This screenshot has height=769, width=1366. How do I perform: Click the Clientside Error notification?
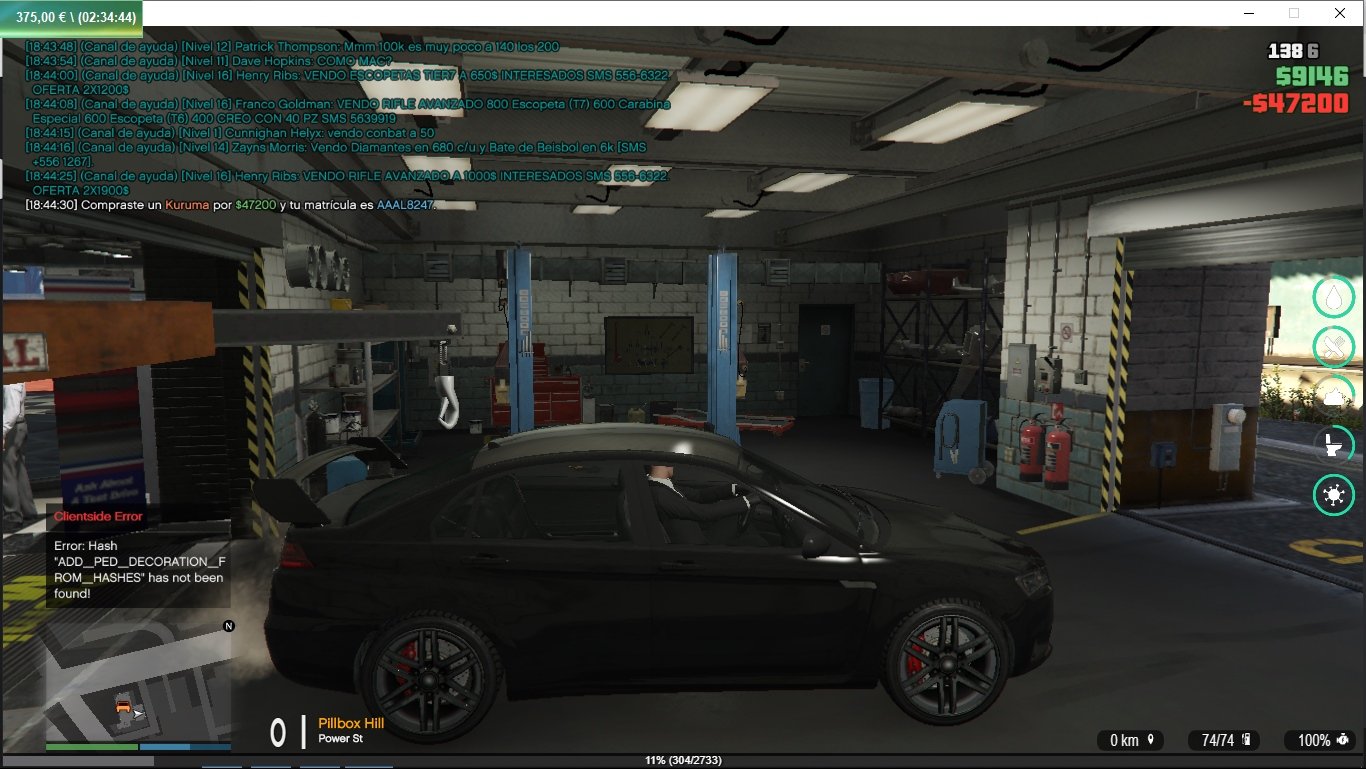click(138, 556)
